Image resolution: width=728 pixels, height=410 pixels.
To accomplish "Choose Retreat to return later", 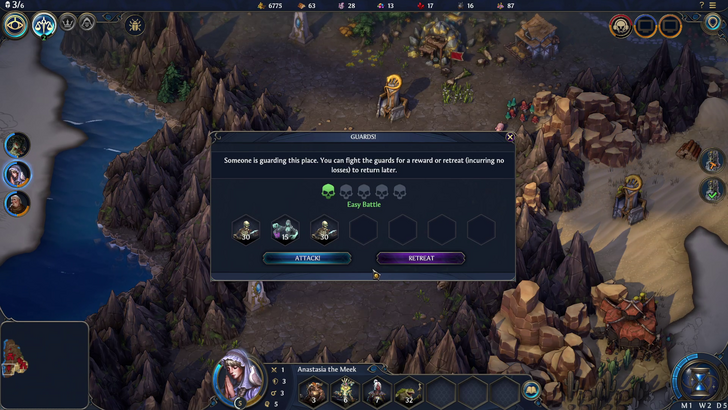I will [x=421, y=258].
